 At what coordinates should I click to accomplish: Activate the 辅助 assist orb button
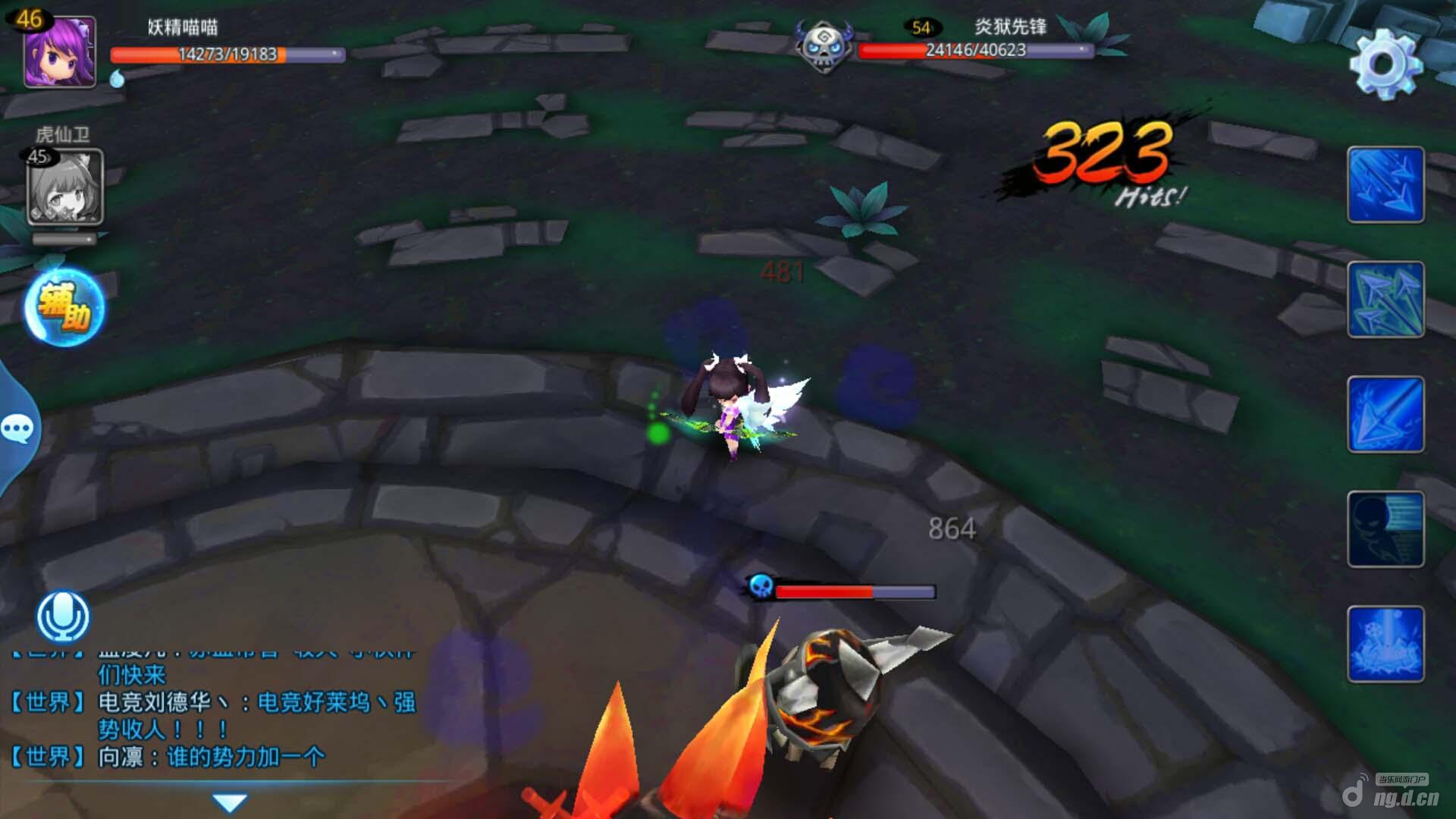(64, 308)
